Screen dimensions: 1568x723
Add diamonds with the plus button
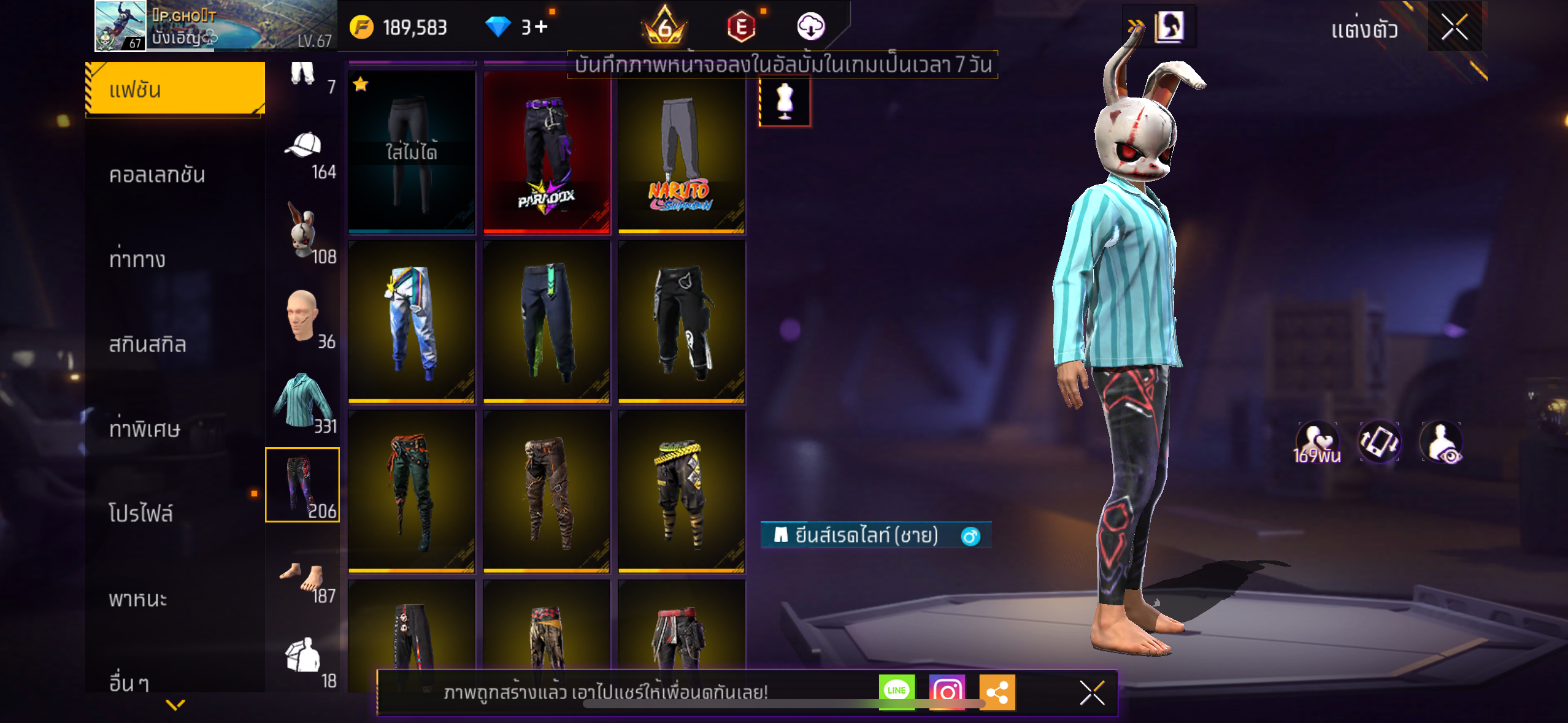540,27
